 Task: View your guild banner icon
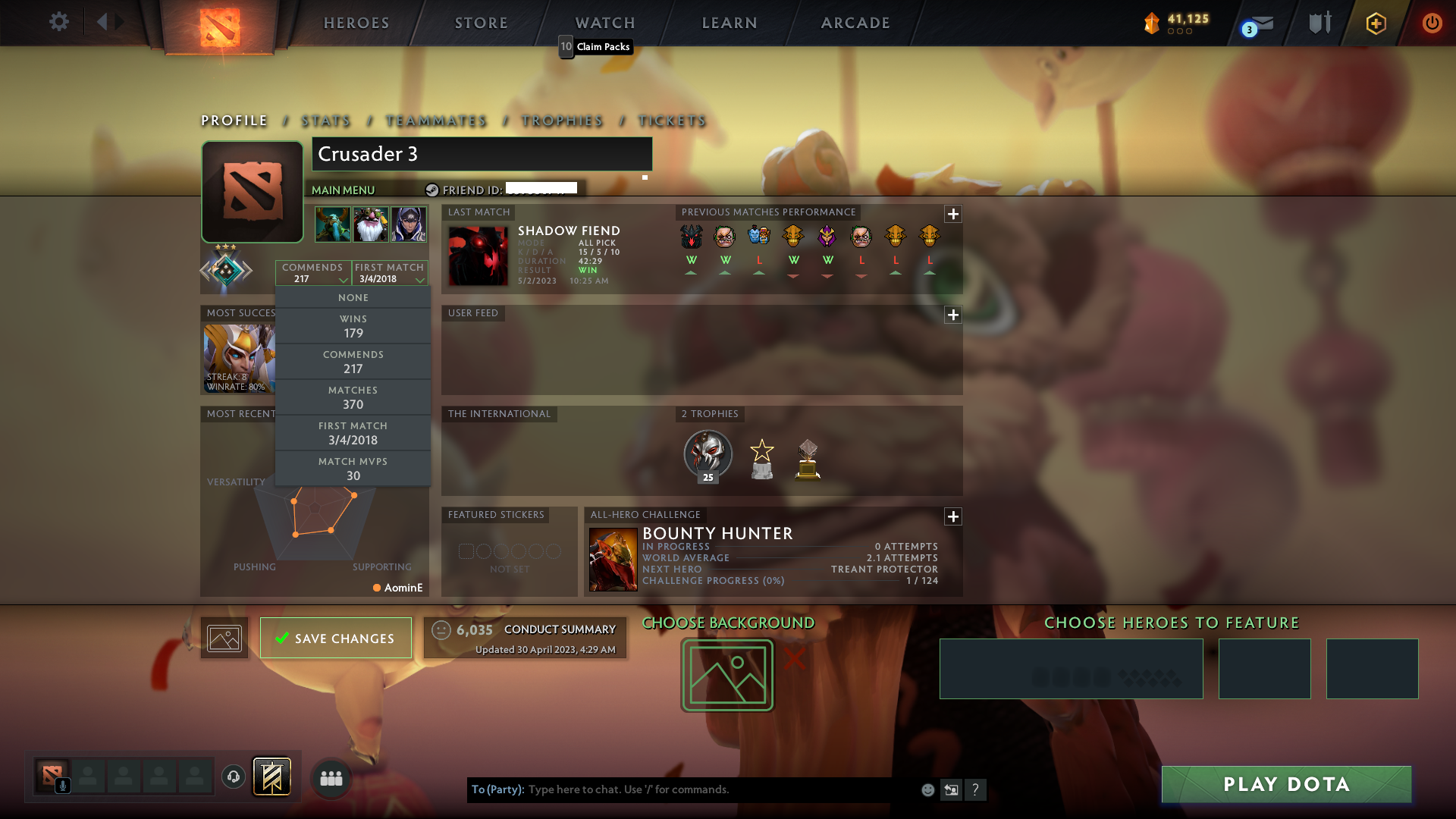coord(272,777)
